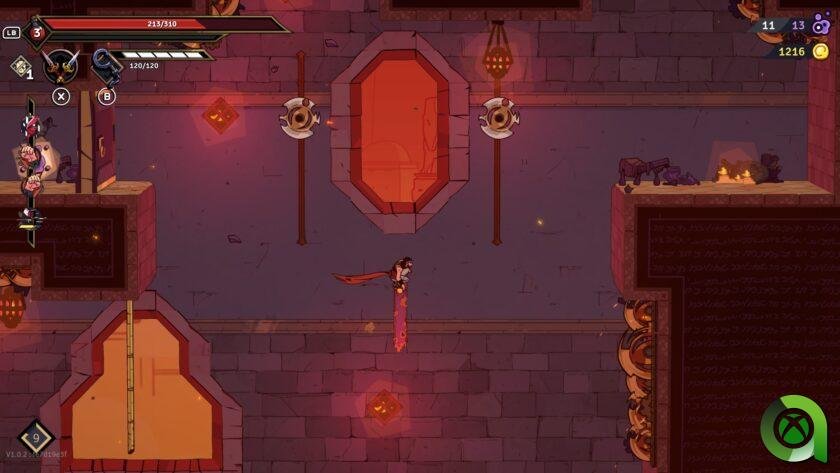Select the twin daggers weapon icon
Image resolution: width=840 pixels, height=473 pixels.
[x=61, y=65]
